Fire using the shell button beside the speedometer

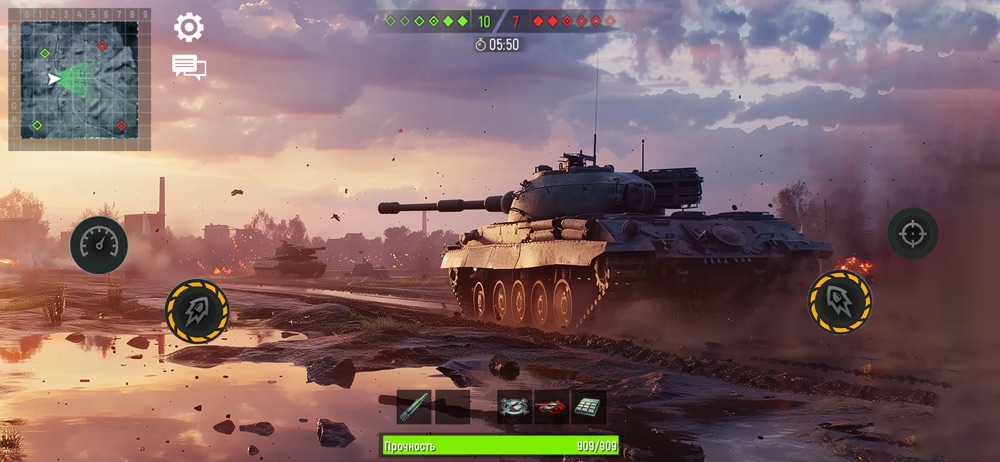[197, 311]
